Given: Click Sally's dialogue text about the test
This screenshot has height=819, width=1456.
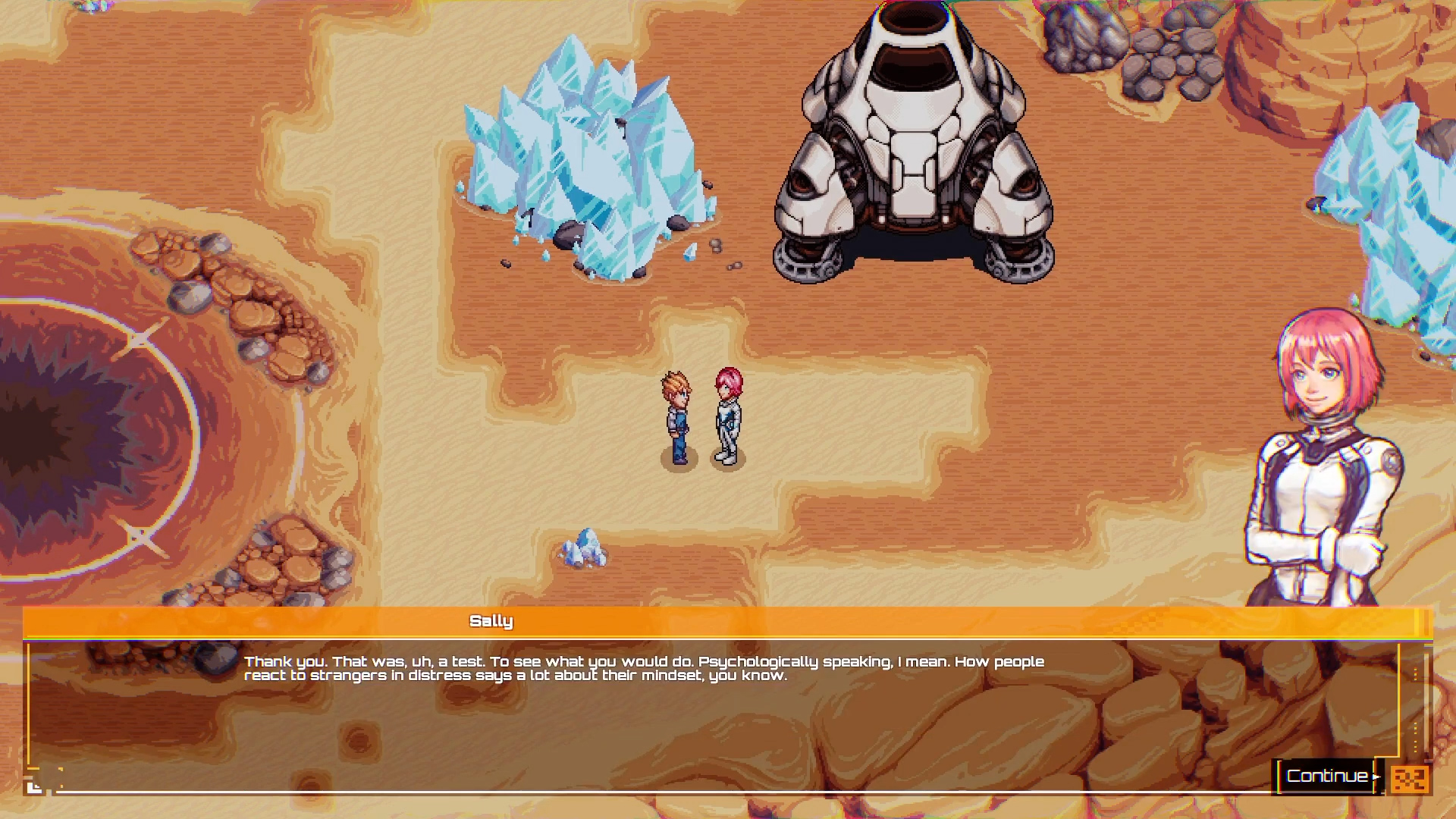Looking at the screenshot, I should [x=645, y=668].
